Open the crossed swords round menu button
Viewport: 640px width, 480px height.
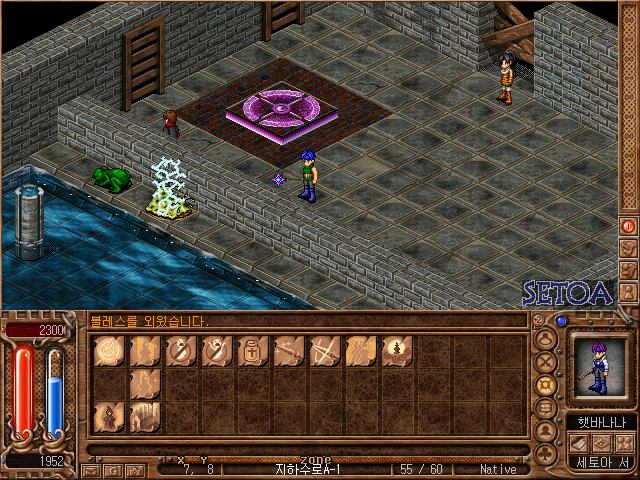pyautogui.click(x=546, y=362)
